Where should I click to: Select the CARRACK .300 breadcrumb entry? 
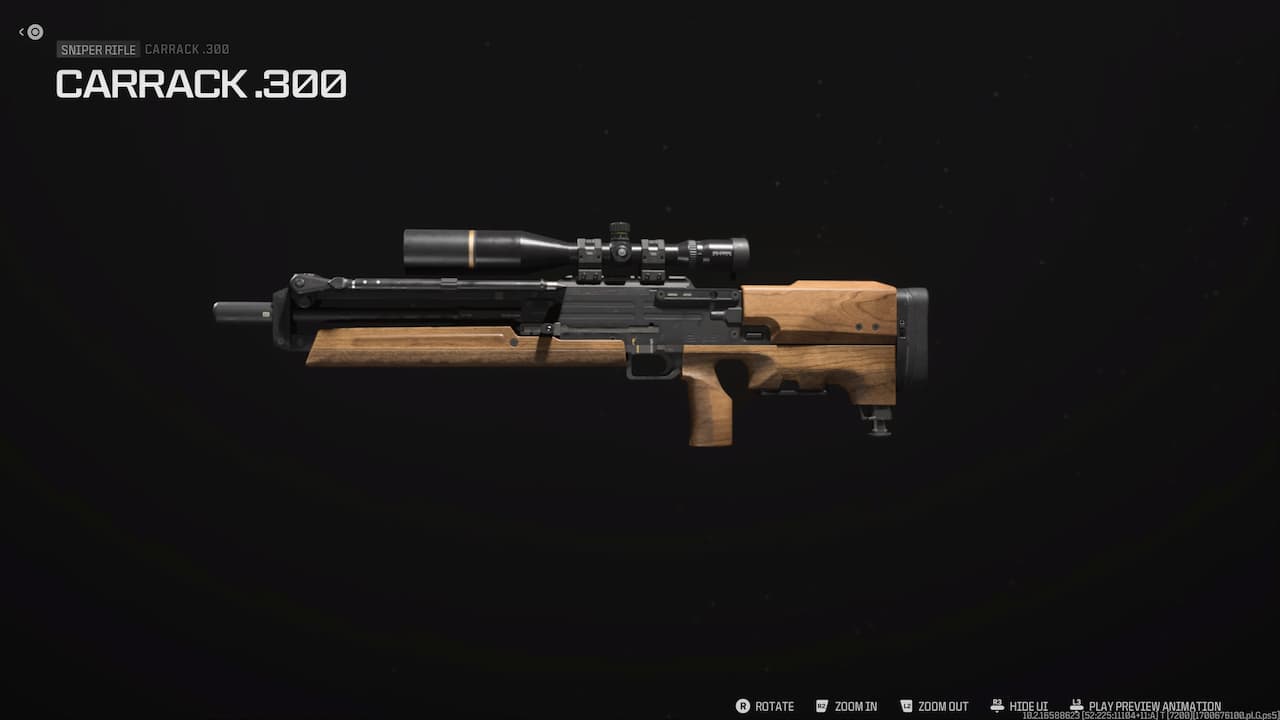point(187,49)
